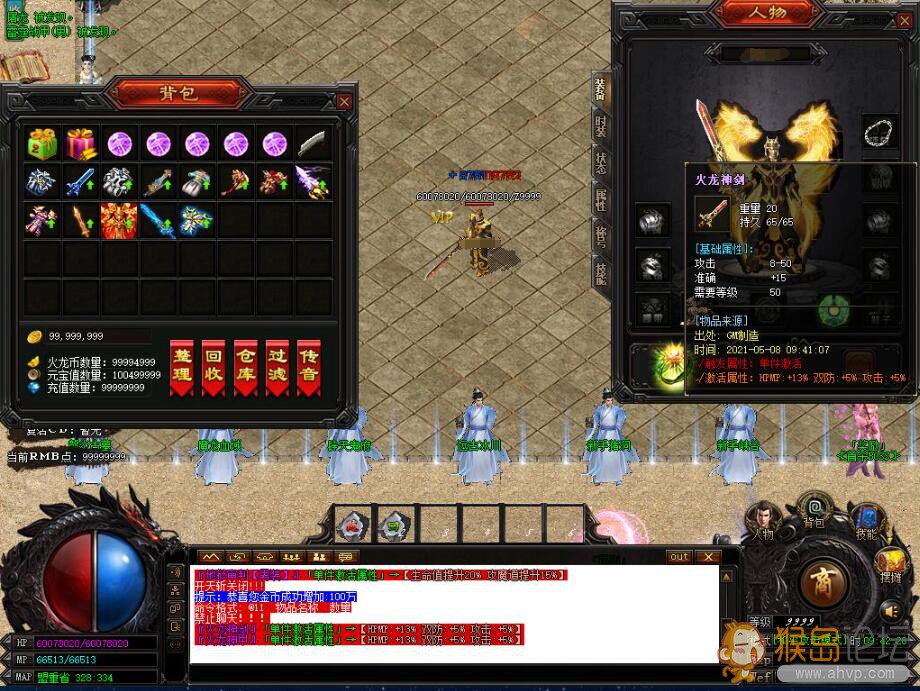Open the 仓库 warehouse
Image resolution: width=920 pixels, height=691 pixels.
(245, 366)
